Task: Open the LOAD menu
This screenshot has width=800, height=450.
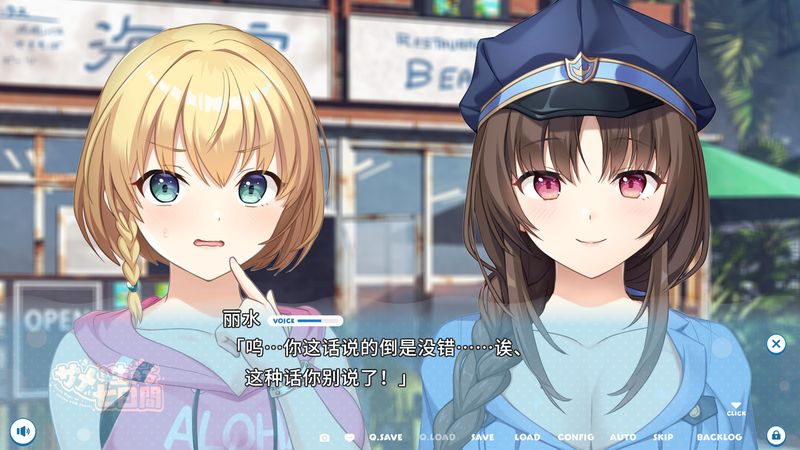Action: tap(527, 437)
